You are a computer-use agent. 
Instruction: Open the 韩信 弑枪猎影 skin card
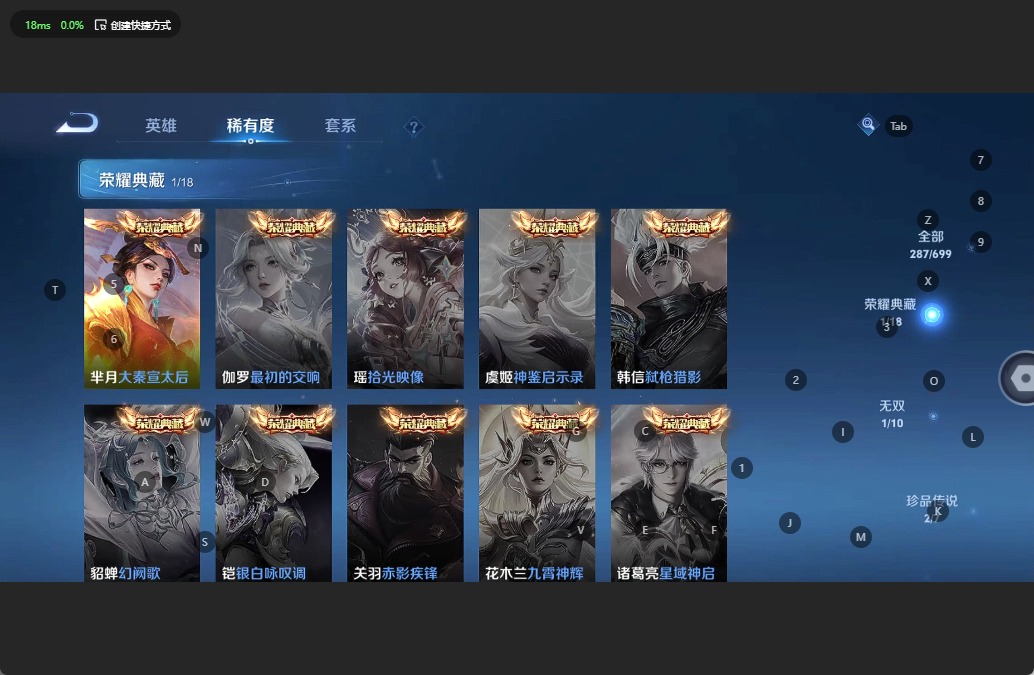(x=669, y=299)
